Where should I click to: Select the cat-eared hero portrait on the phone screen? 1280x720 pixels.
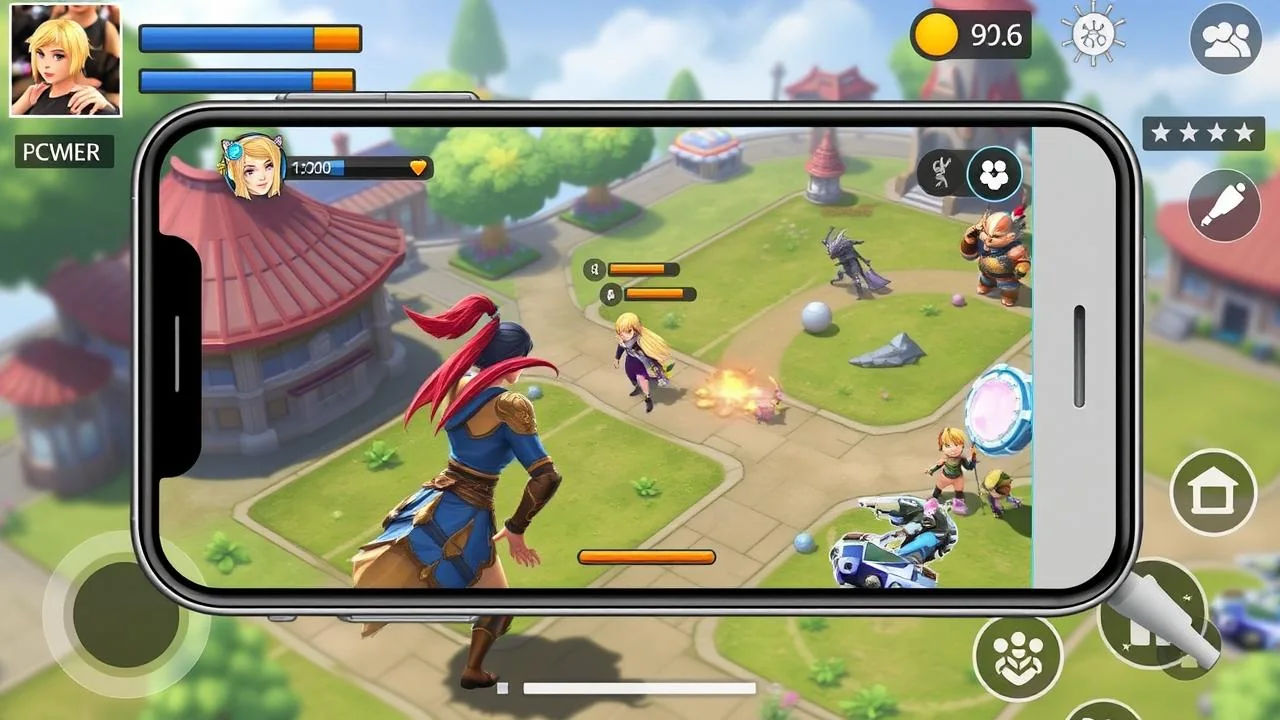254,167
